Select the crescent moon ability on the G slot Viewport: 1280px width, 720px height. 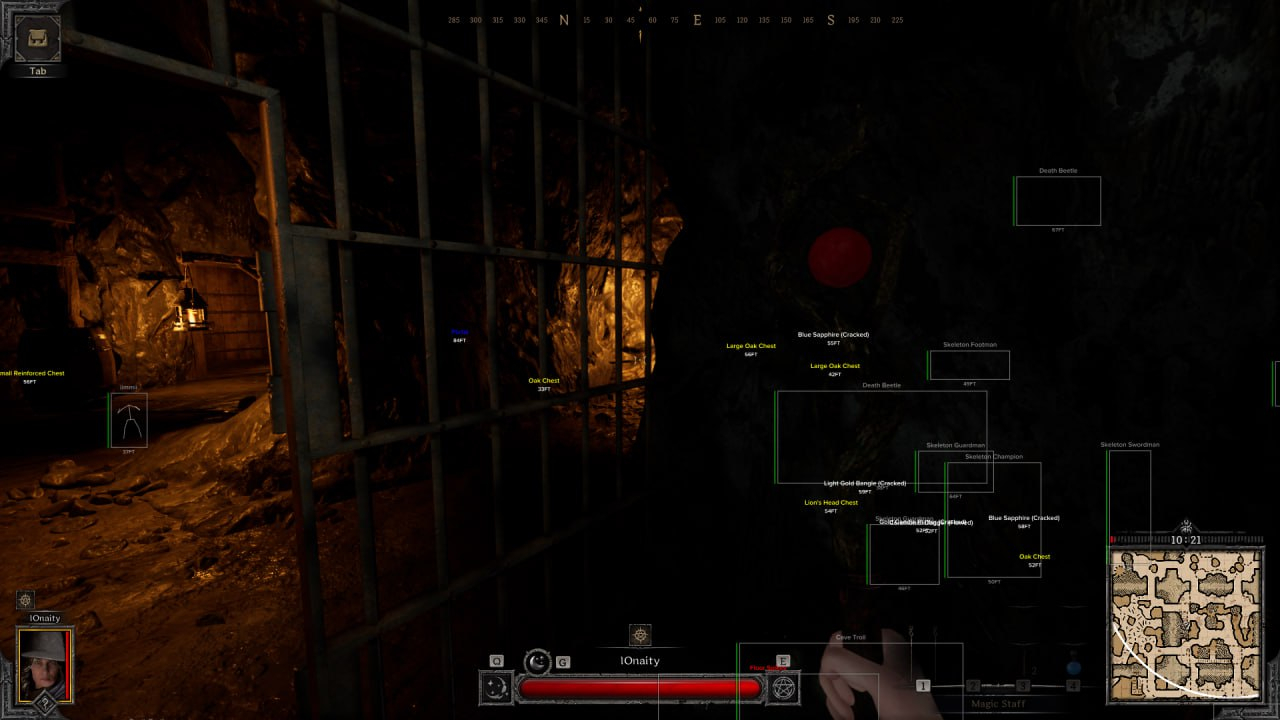tap(540, 662)
